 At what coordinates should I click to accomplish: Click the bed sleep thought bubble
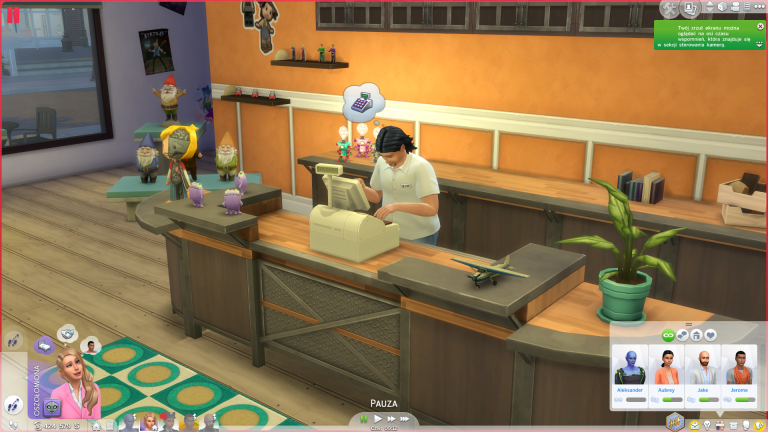[x=44, y=346]
